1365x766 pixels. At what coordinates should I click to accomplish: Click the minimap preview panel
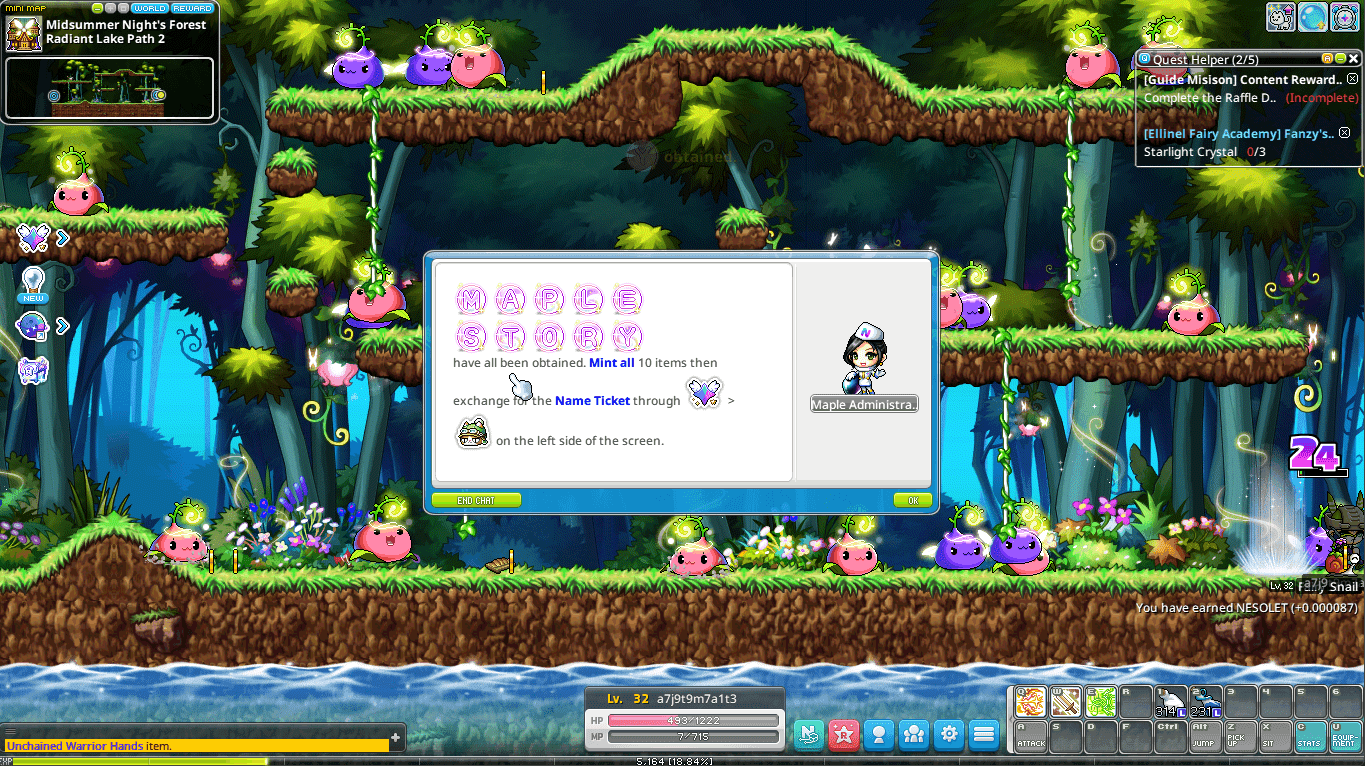(x=109, y=88)
